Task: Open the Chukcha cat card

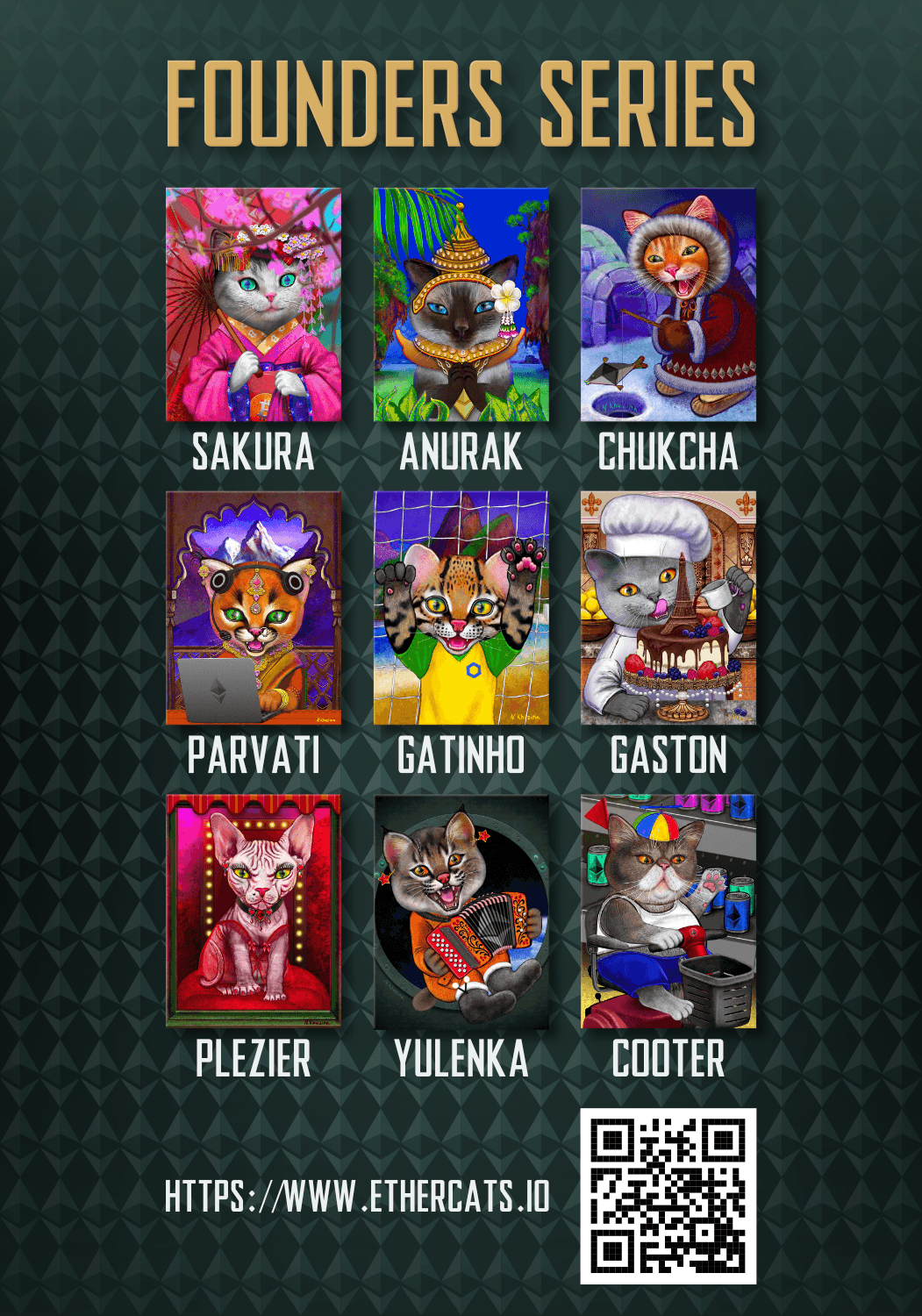Action: 668,304
